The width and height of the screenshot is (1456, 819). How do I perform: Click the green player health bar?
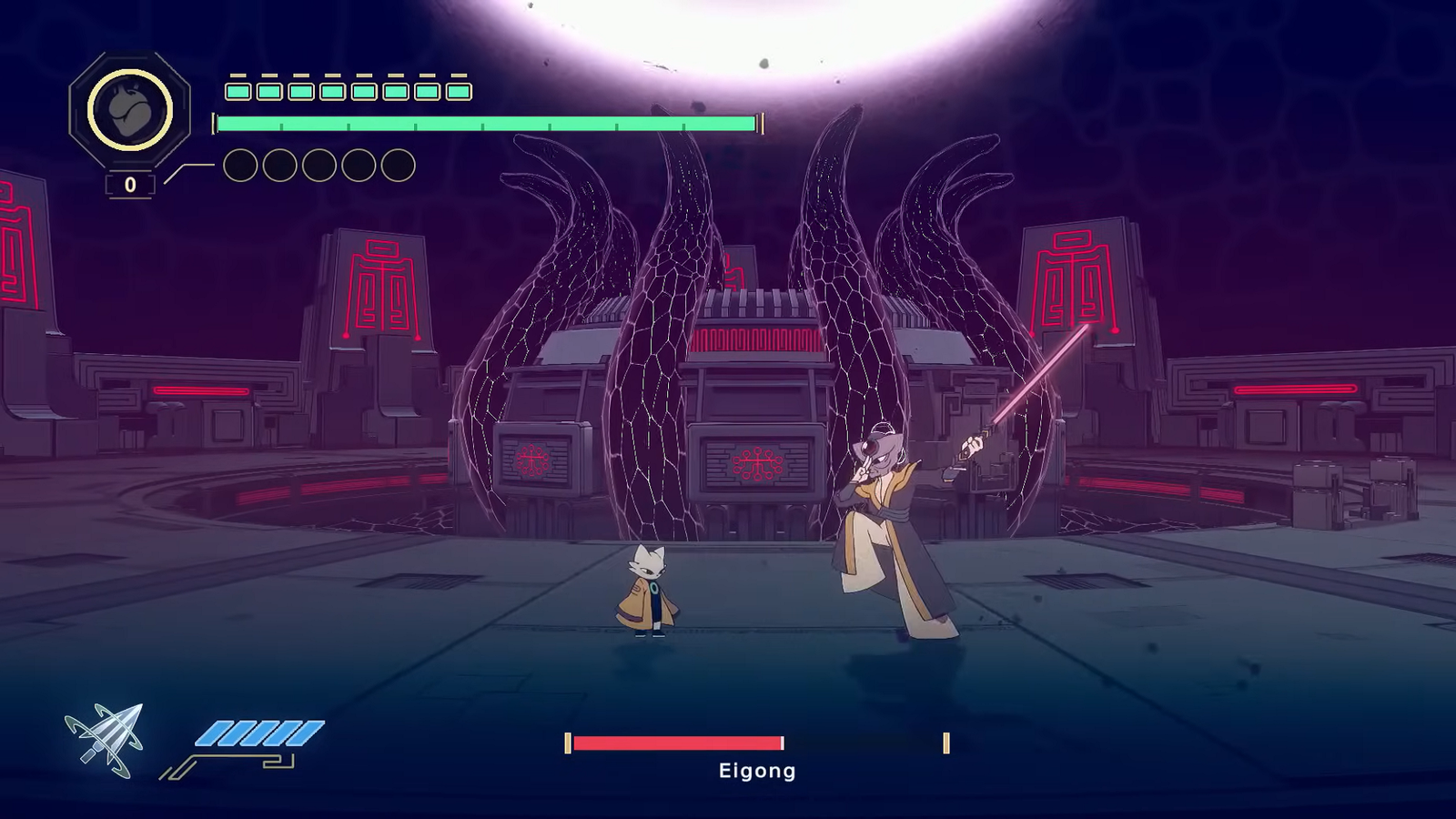click(482, 119)
